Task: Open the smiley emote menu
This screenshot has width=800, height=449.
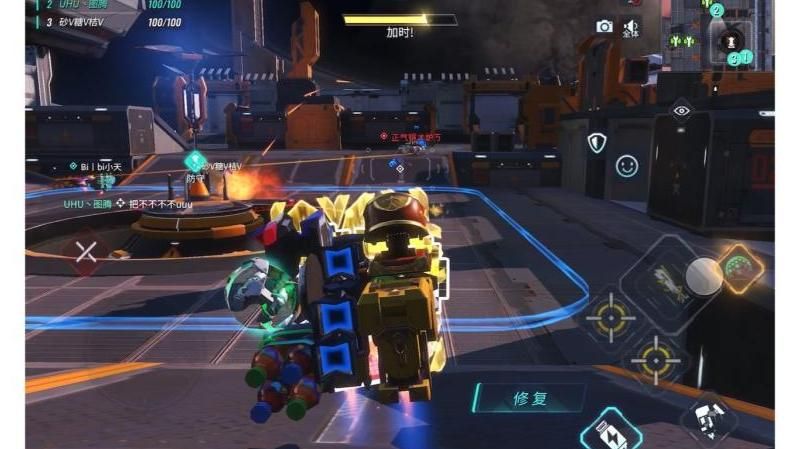Action: 627,166
